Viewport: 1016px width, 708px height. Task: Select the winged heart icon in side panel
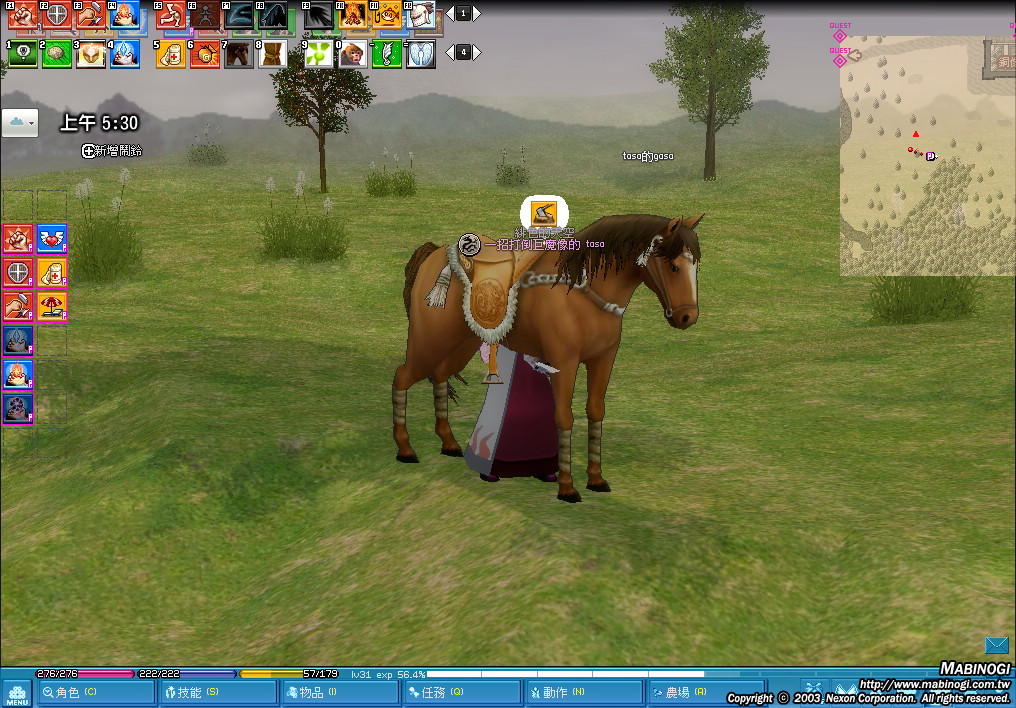[x=52, y=239]
